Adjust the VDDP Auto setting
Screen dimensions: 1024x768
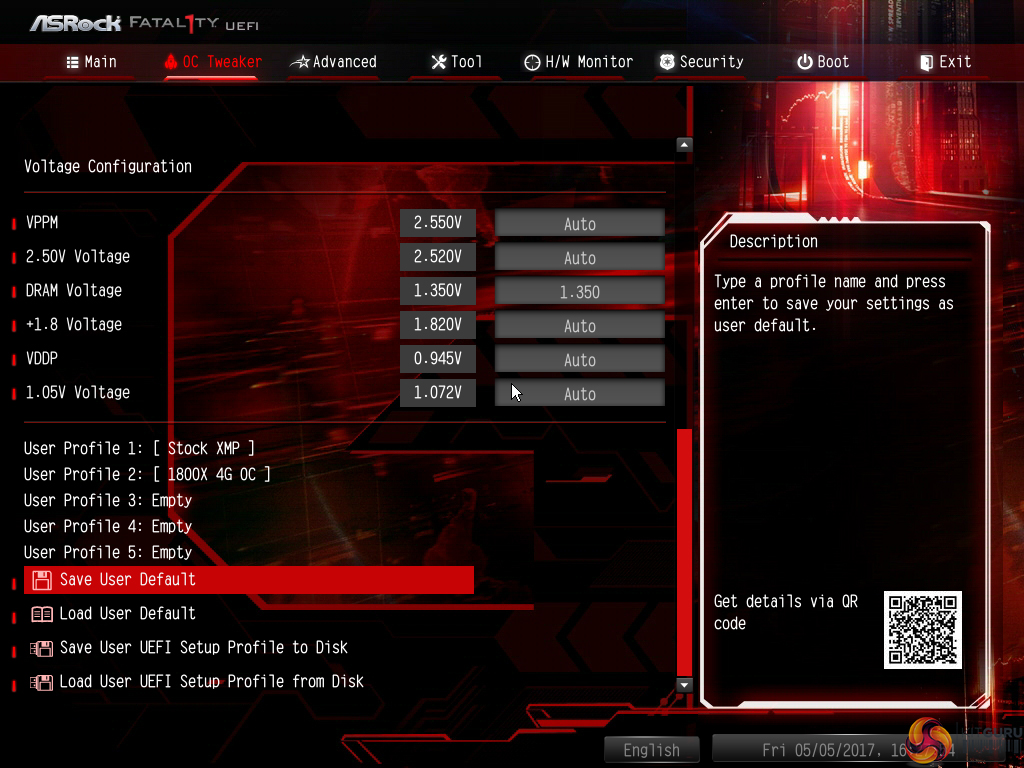(580, 360)
